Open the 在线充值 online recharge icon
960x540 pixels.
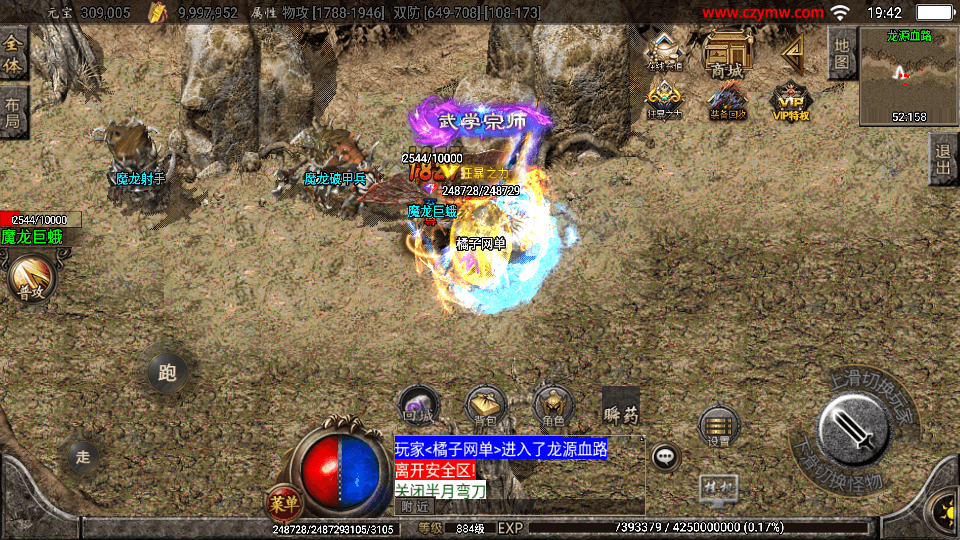[x=665, y=52]
